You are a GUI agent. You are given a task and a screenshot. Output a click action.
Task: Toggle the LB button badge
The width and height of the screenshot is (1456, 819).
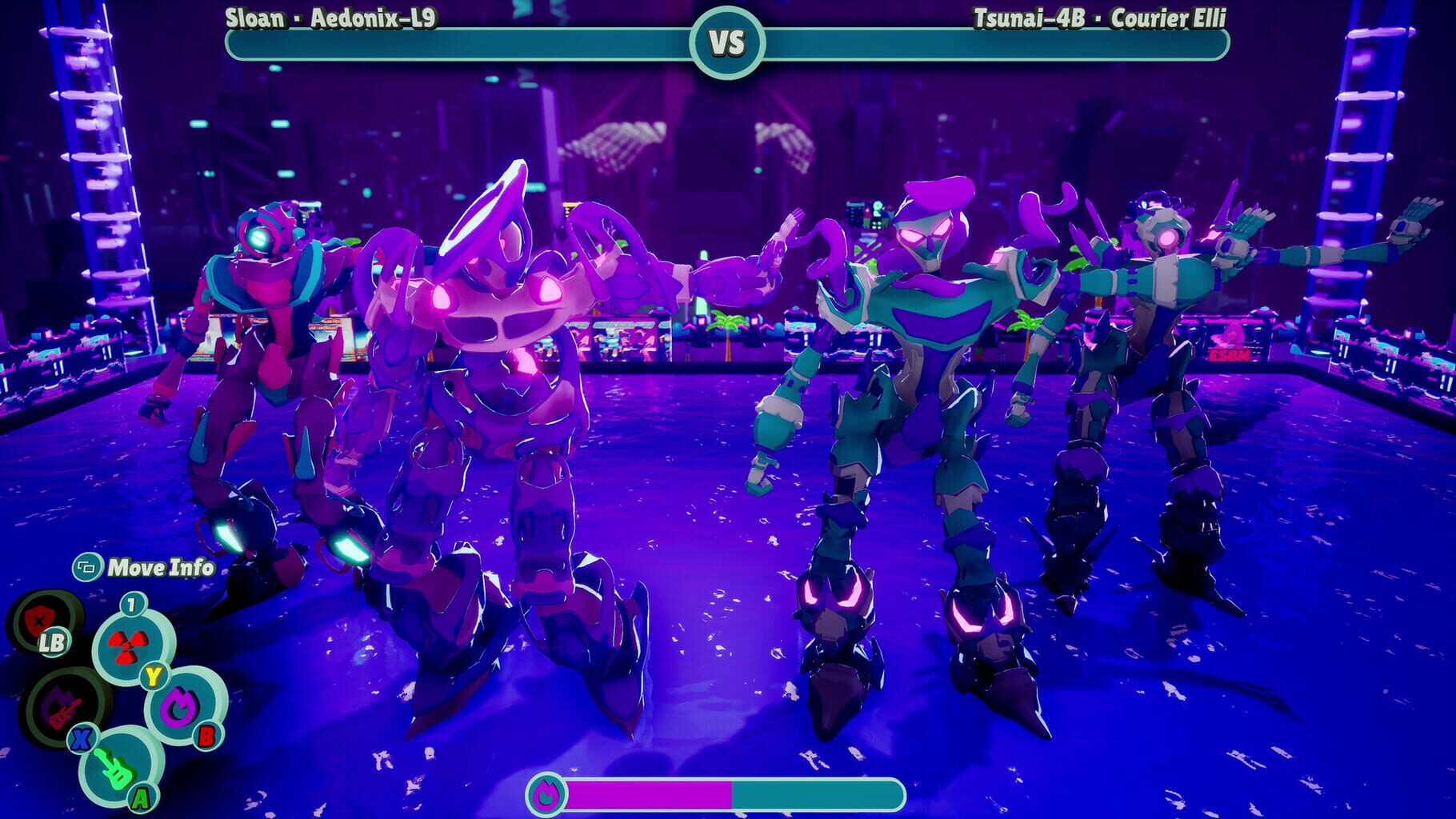pos(52,642)
